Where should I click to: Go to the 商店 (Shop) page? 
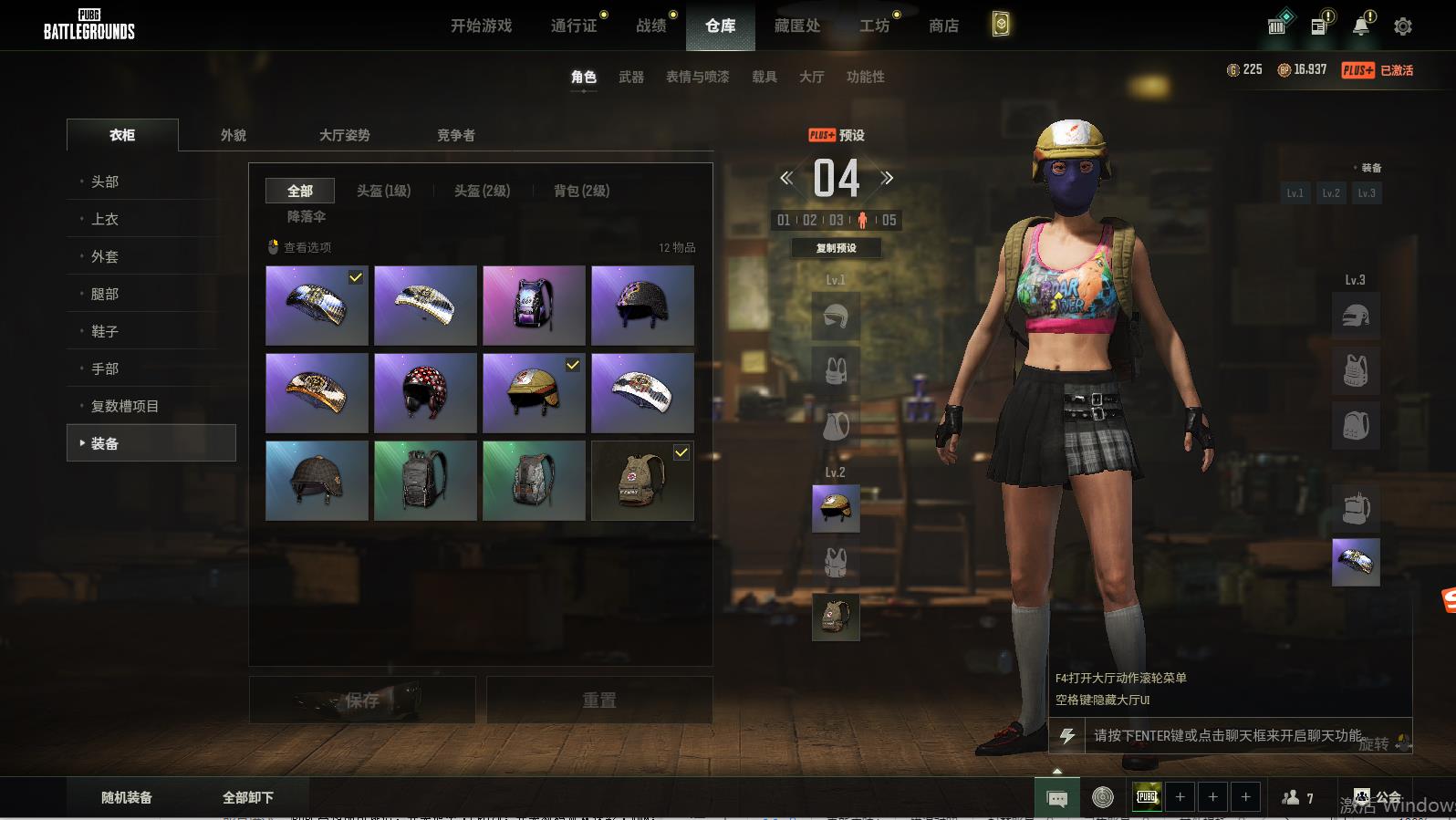click(x=943, y=26)
